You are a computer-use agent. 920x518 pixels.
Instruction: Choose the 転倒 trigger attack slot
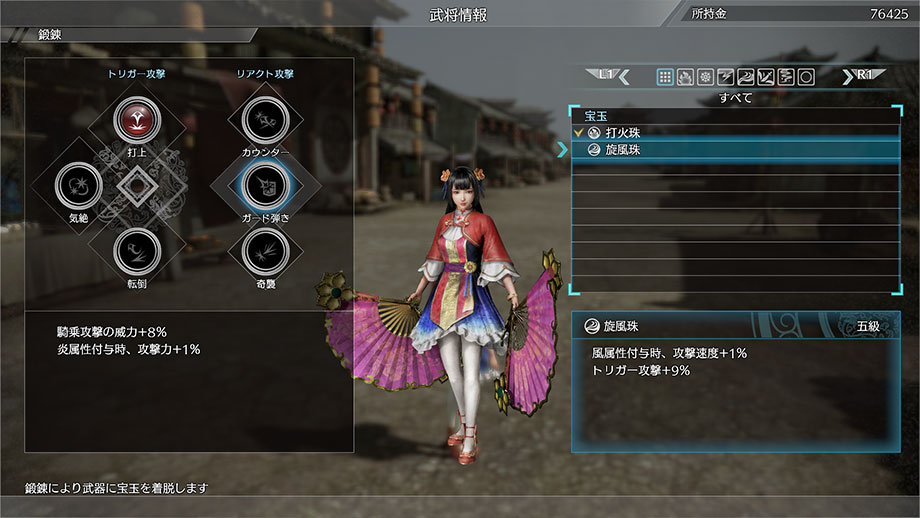(133, 251)
